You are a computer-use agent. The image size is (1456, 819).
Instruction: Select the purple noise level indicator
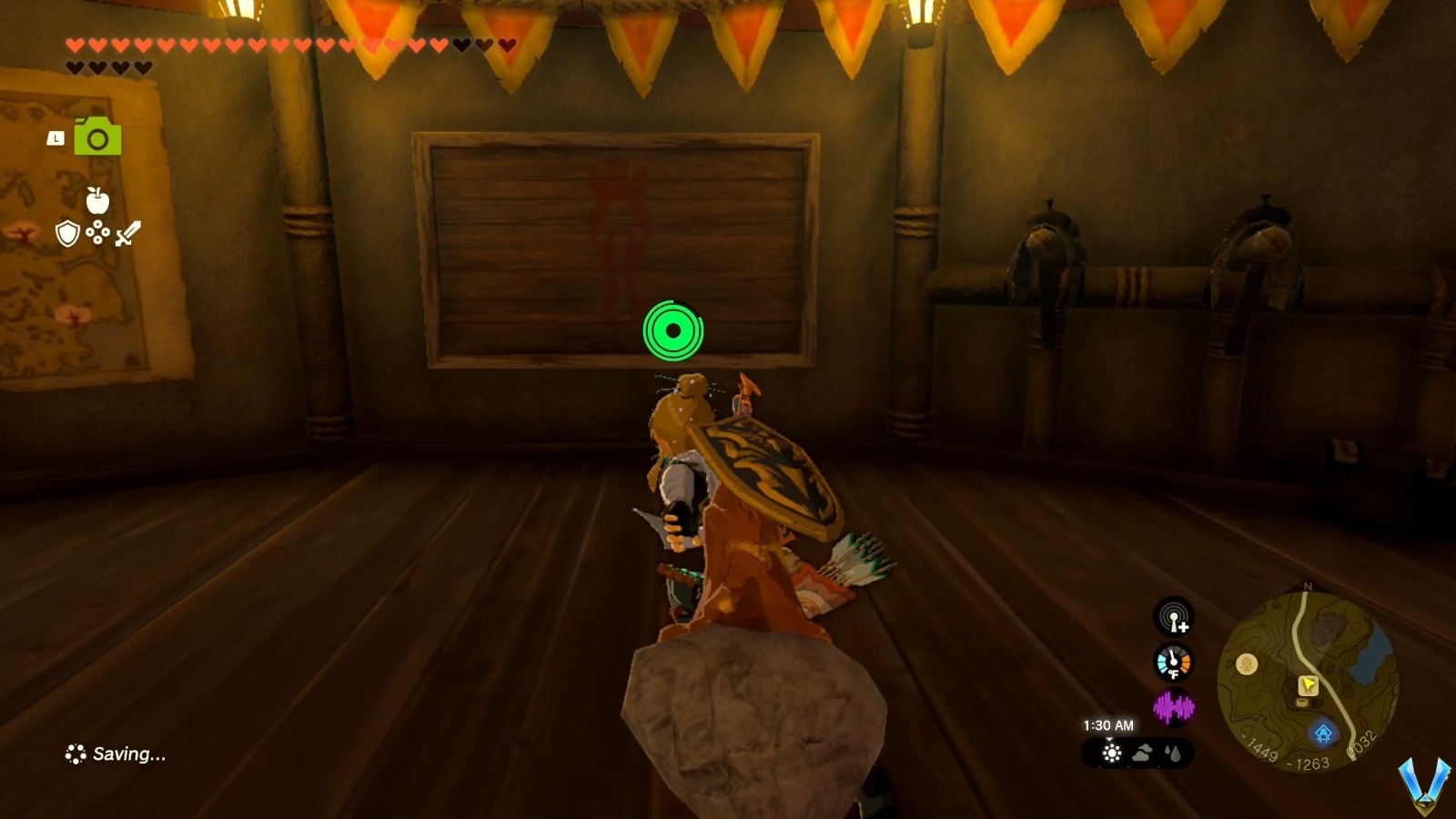click(1174, 706)
